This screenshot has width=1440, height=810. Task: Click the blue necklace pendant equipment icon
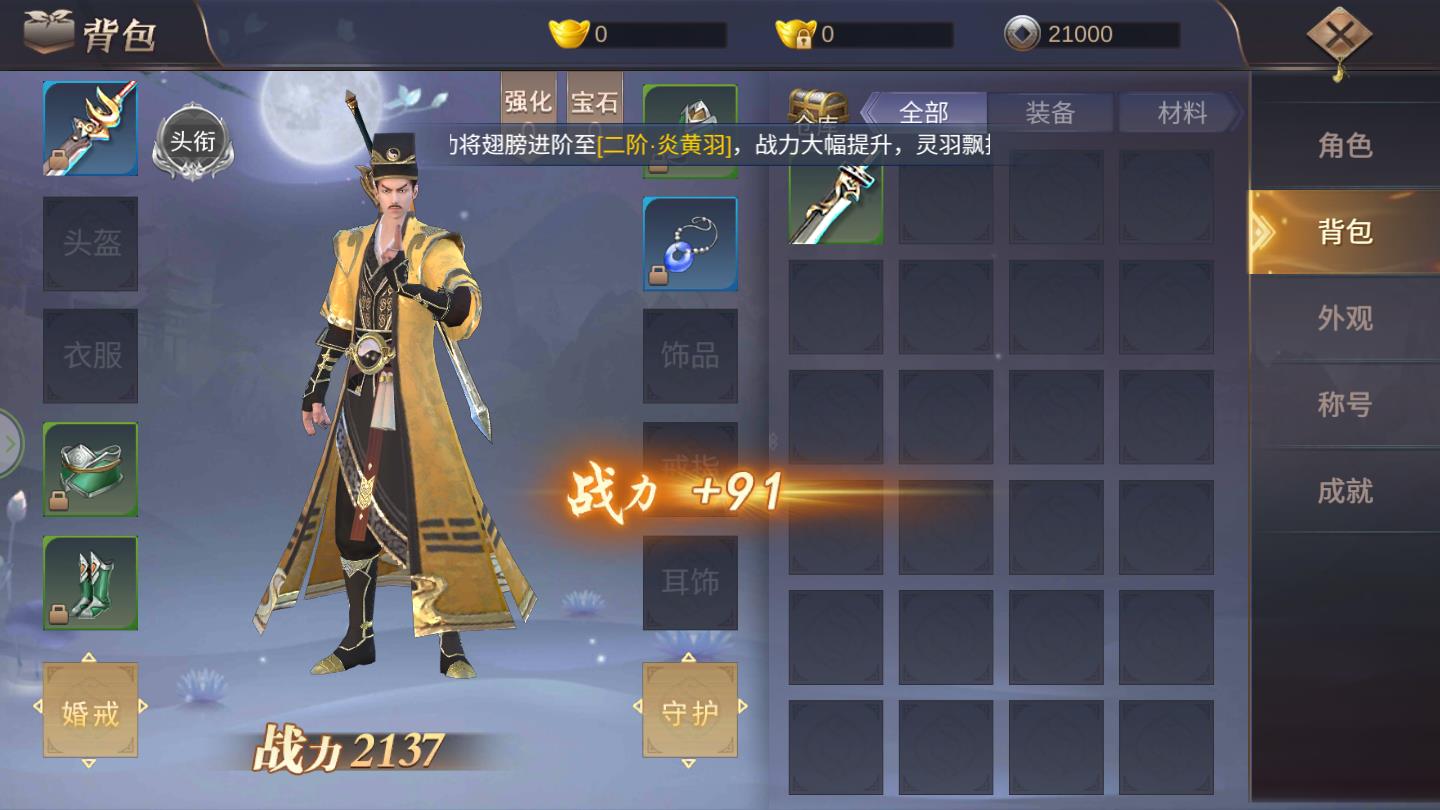[689, 243]
